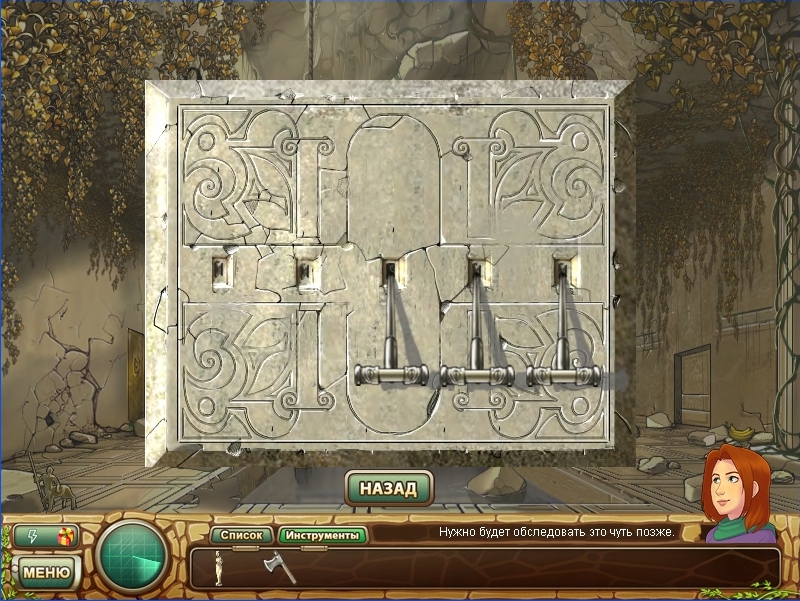This screenshot has width=800, height=601.
Task: Switch to the Инструменты tab
Action: 322,535
